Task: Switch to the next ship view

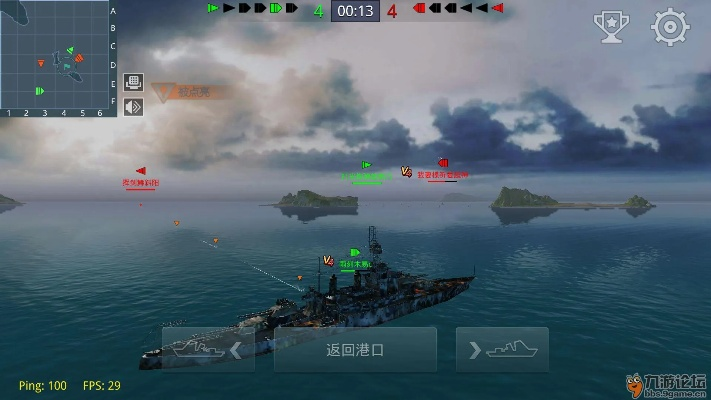Action: click(x=502, y=350)
